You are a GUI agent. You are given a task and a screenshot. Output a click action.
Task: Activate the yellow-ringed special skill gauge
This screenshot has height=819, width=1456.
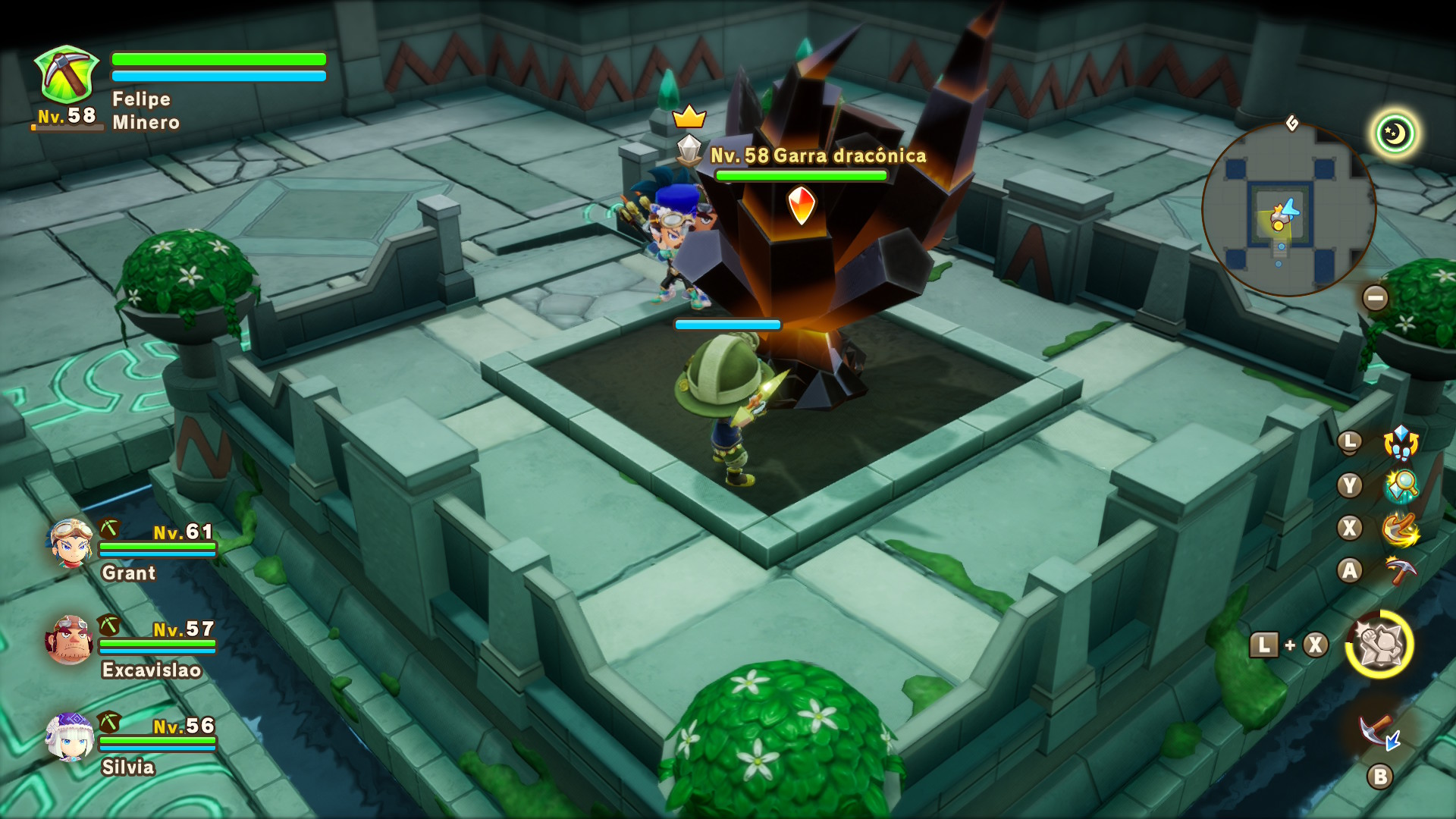1379,645
